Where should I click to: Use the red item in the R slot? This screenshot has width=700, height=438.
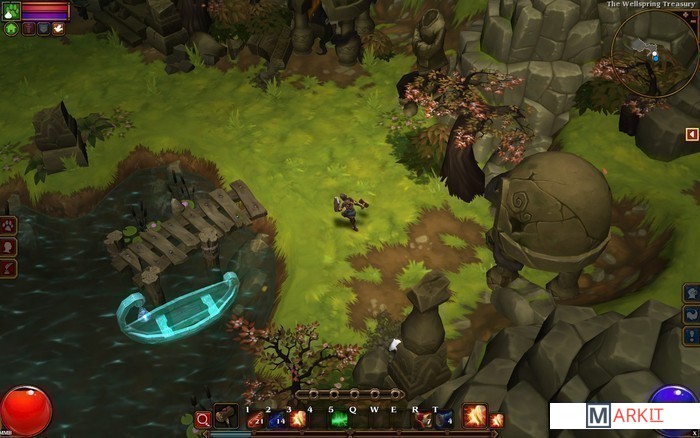coord(423,420)
